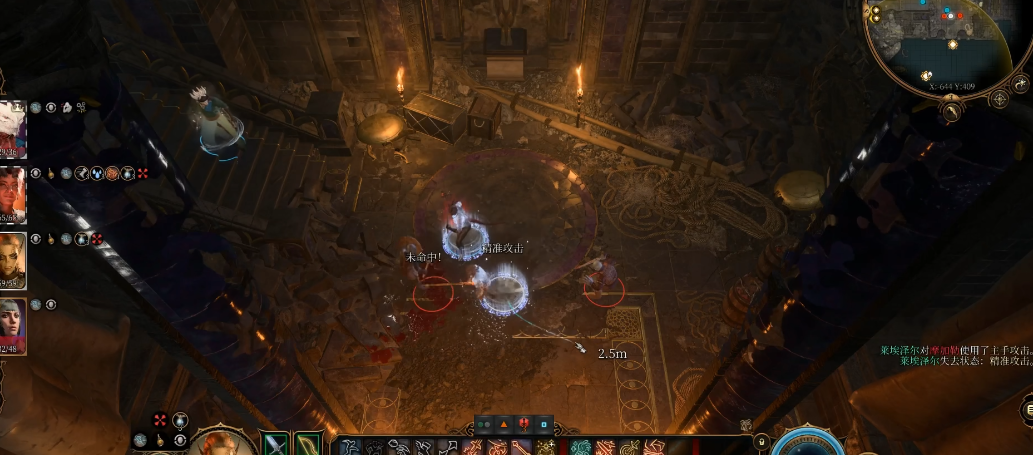This screenshot has width=1033, height=455.
Task: Select the grey-haired companion portrait
Action: 12,326
